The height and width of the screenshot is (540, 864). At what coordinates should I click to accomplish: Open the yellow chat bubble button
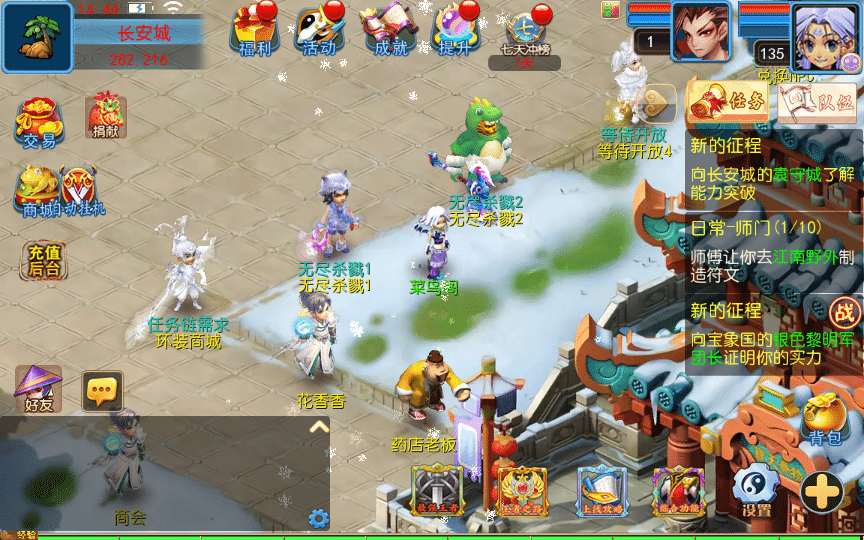point(102,391)
